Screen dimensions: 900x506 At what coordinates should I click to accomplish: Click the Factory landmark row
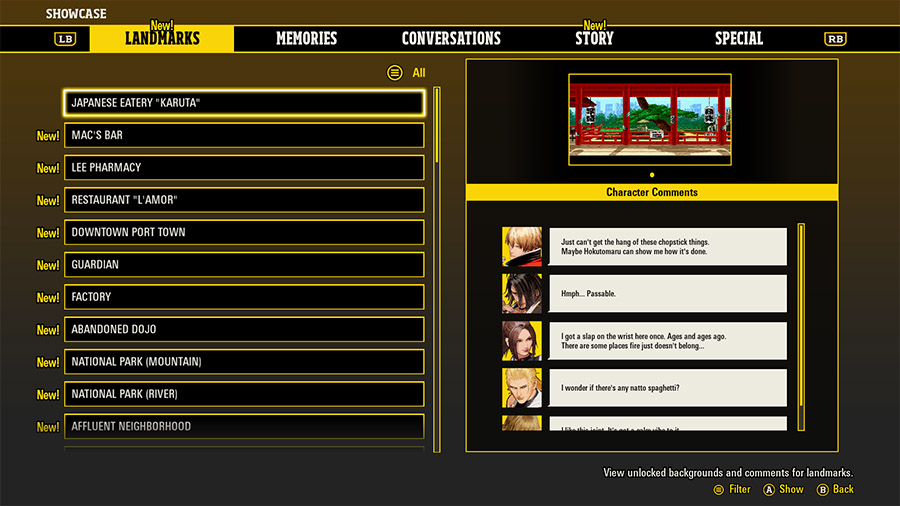(244, 297)
